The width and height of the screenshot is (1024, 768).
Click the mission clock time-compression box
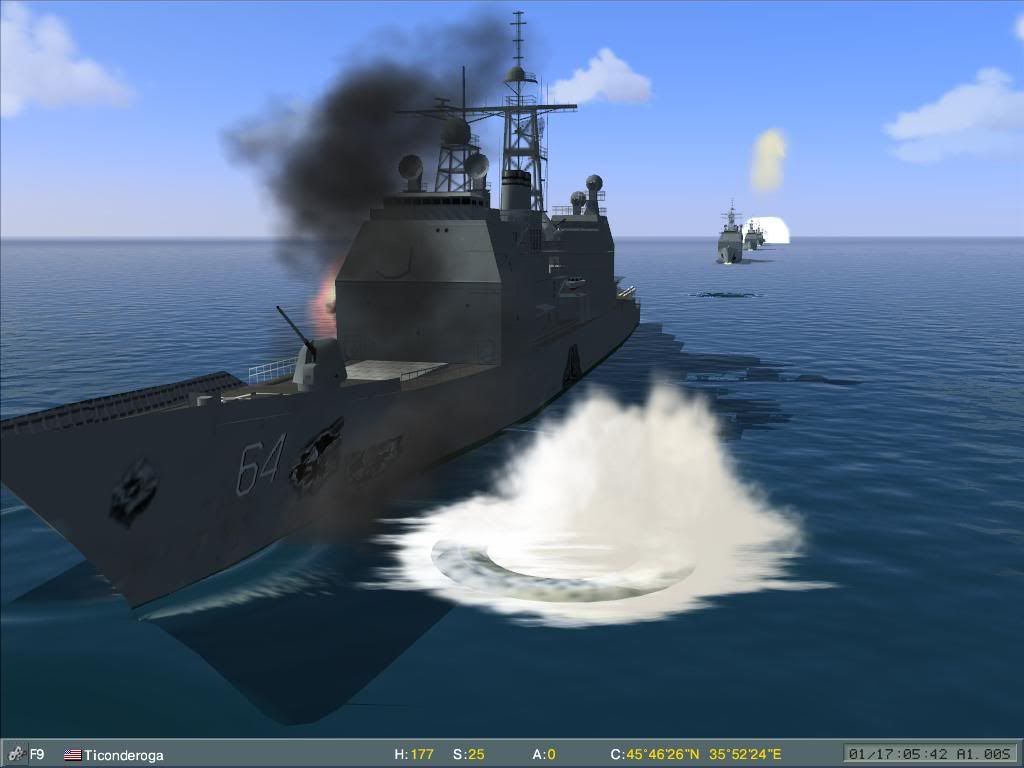tap(930, 754)
